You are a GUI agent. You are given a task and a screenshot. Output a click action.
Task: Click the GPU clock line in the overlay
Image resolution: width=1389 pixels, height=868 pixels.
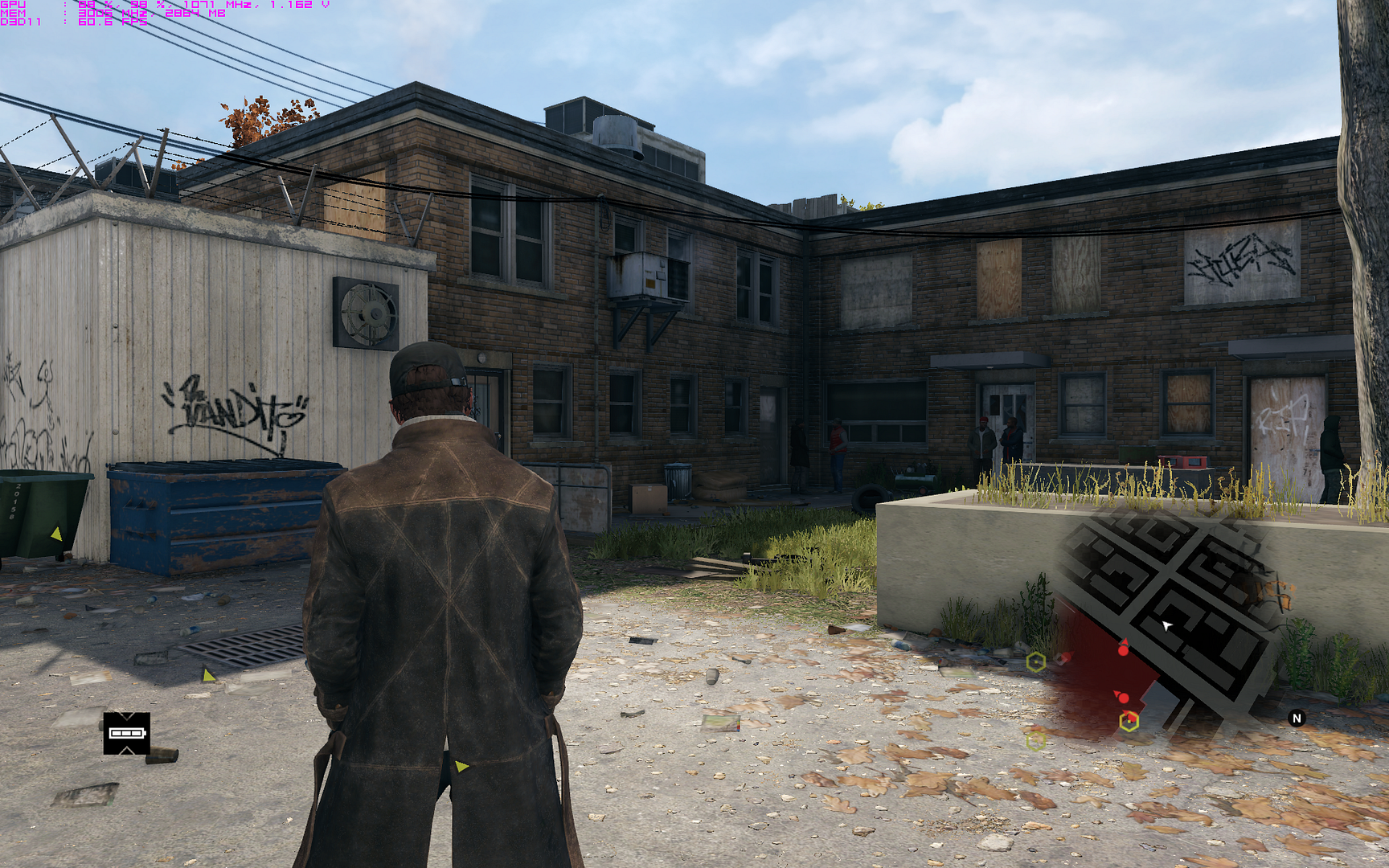[x=203, y=6]
